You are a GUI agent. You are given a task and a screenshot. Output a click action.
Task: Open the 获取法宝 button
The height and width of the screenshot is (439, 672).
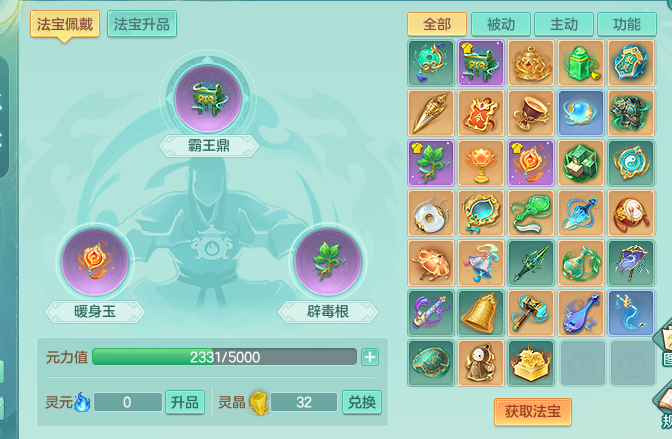pos(532,410)
